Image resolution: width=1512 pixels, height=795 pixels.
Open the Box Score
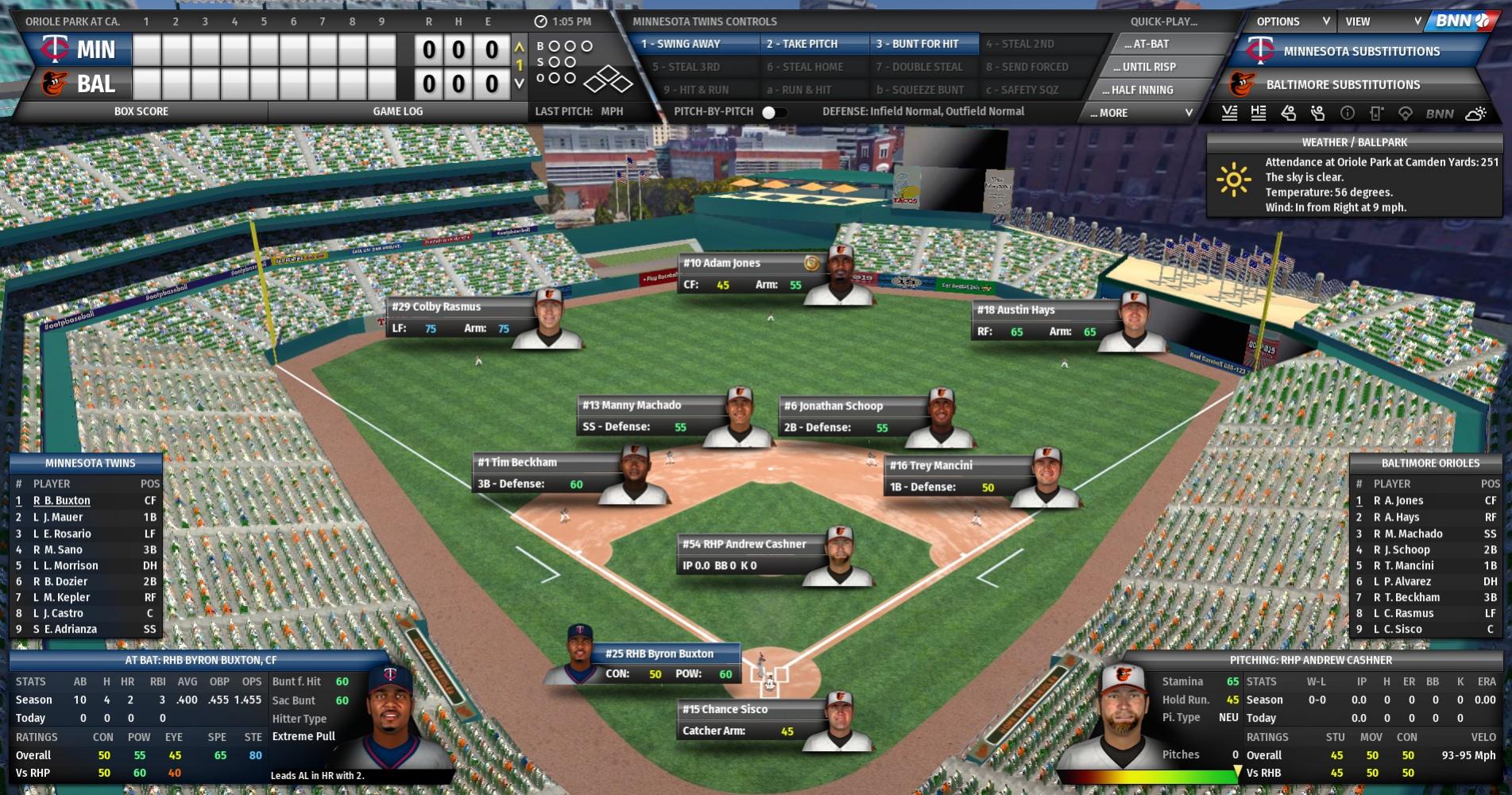pos(141,111)
